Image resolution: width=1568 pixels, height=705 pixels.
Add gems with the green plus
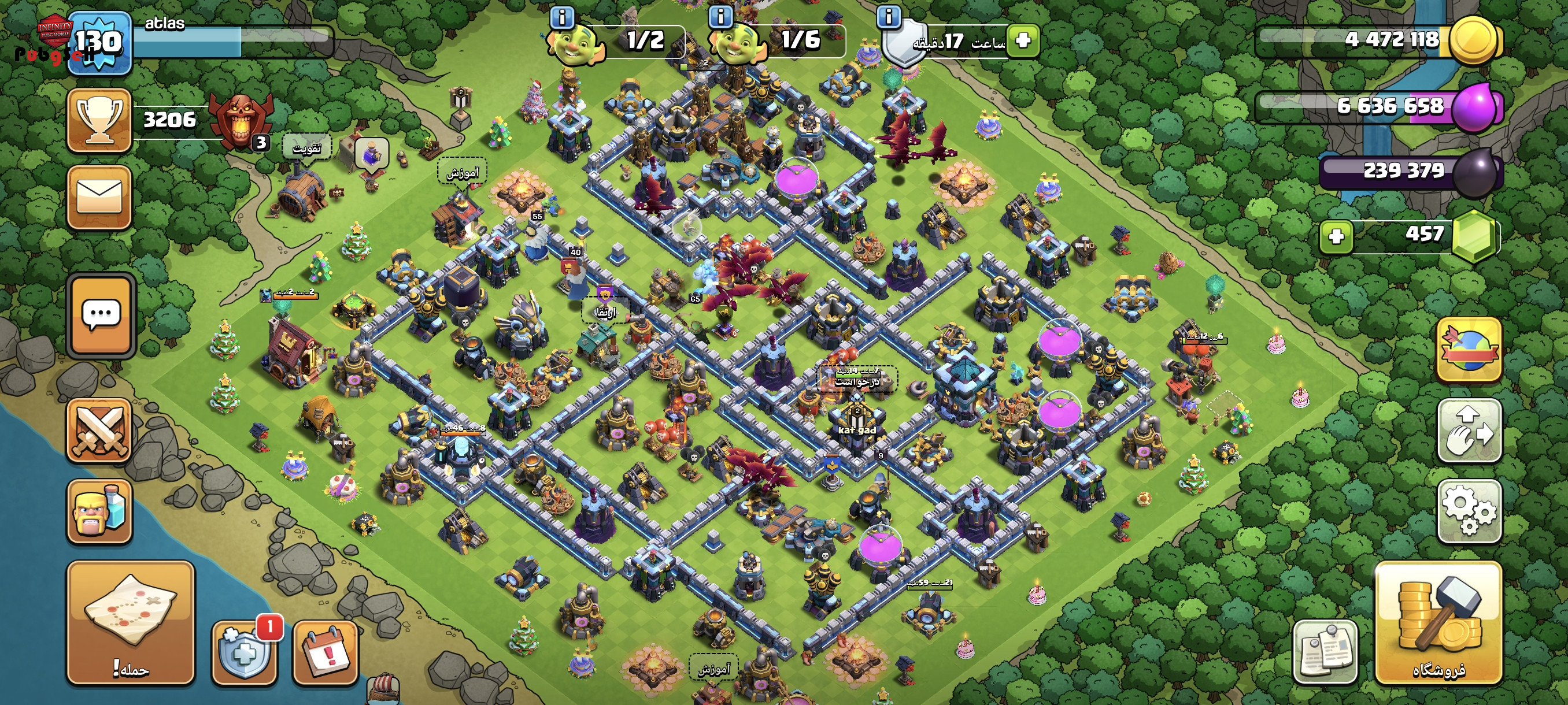click(1336, 236)
